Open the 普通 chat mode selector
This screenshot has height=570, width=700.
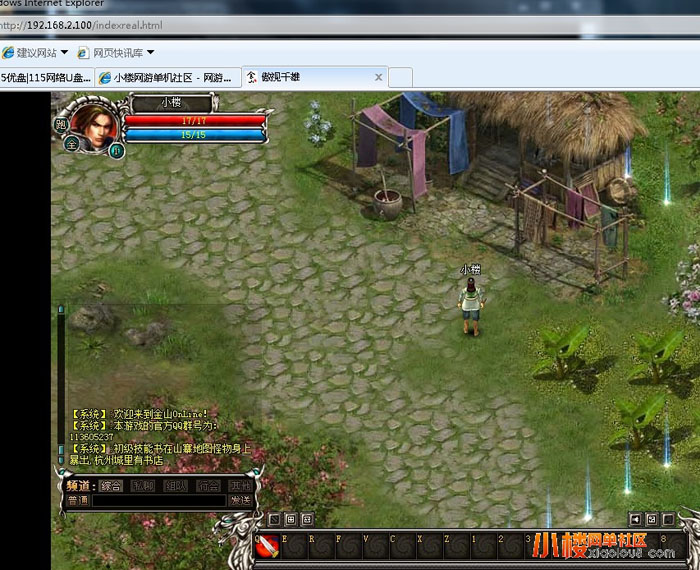[78, 500]
